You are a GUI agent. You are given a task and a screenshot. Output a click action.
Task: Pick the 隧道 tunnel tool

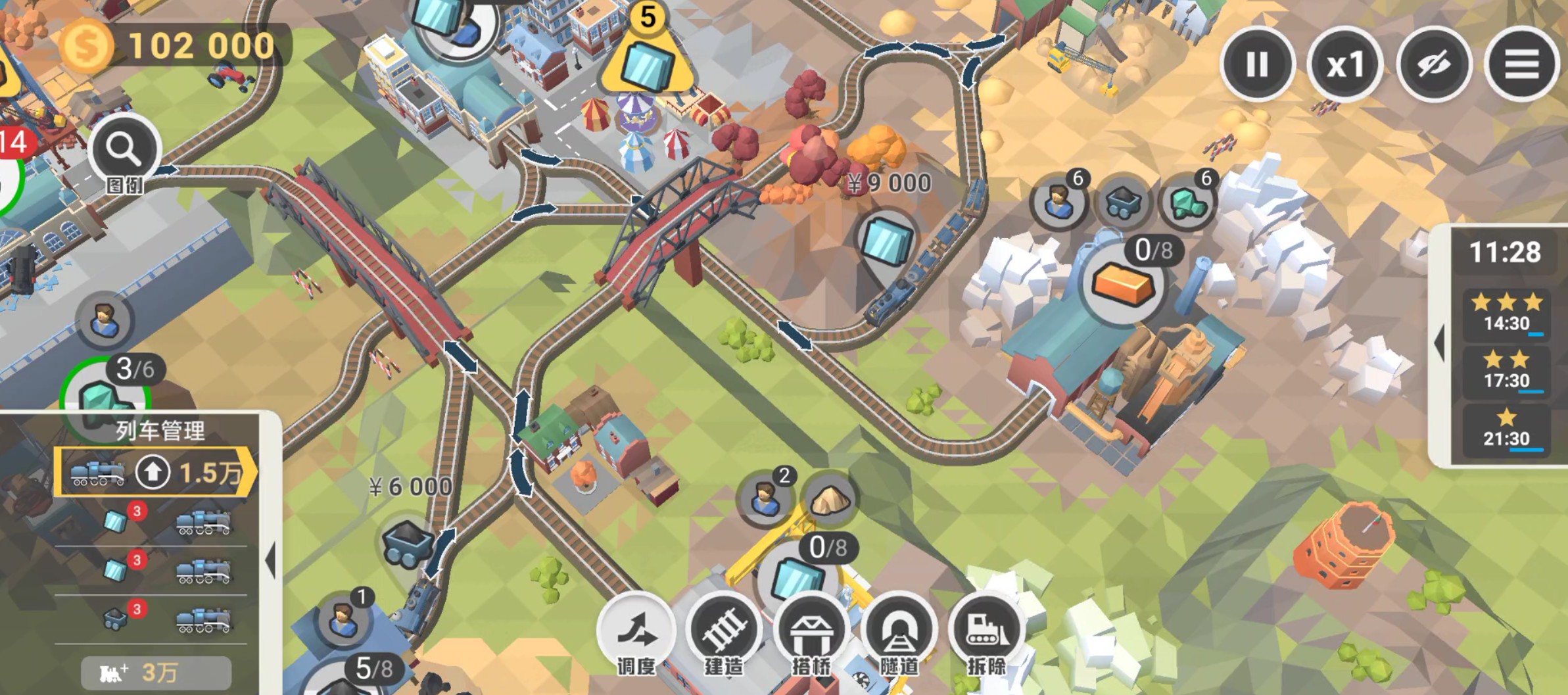click(899, 631)
